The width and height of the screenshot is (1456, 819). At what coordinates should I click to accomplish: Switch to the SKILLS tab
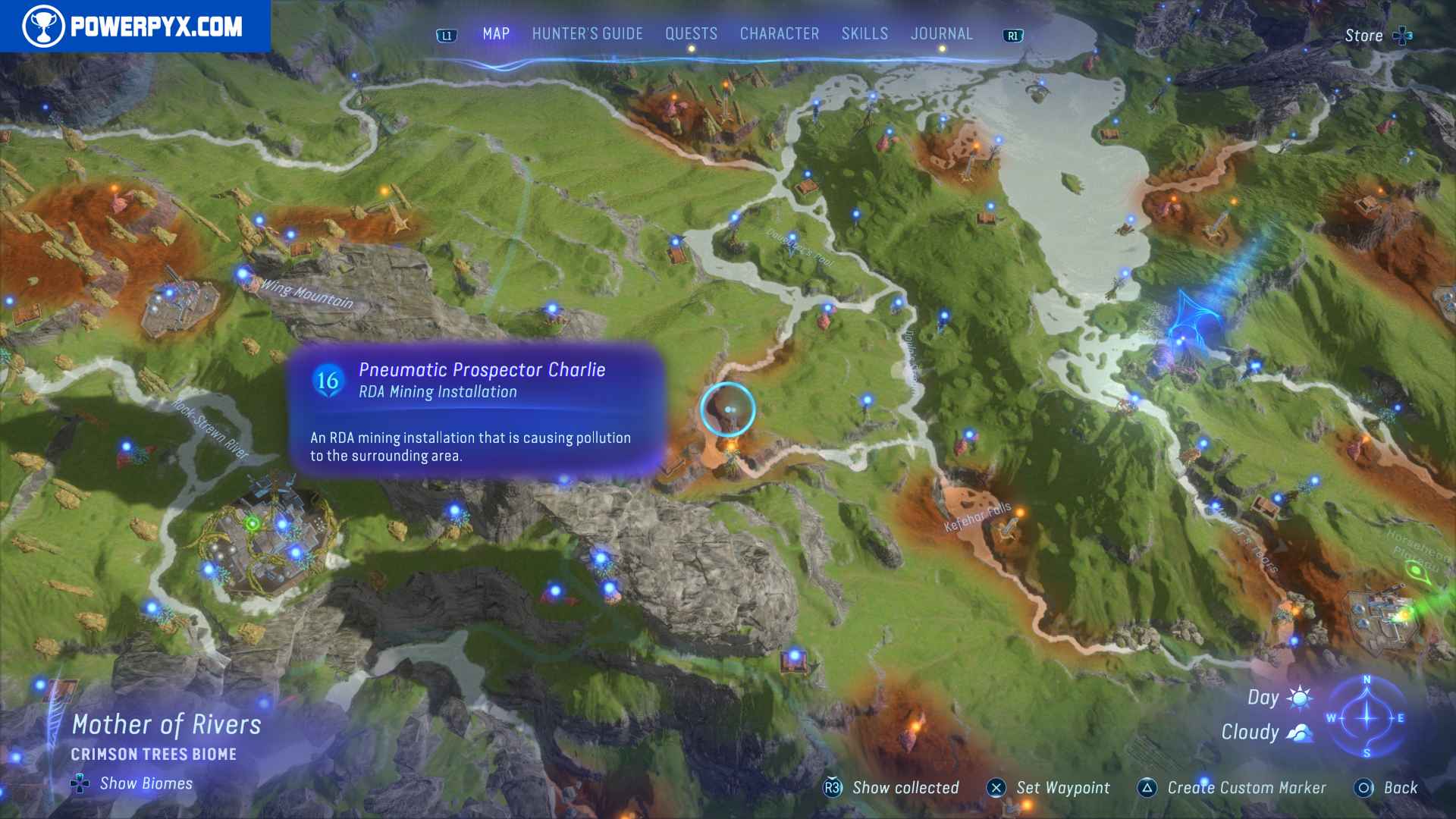click(864, 33)
